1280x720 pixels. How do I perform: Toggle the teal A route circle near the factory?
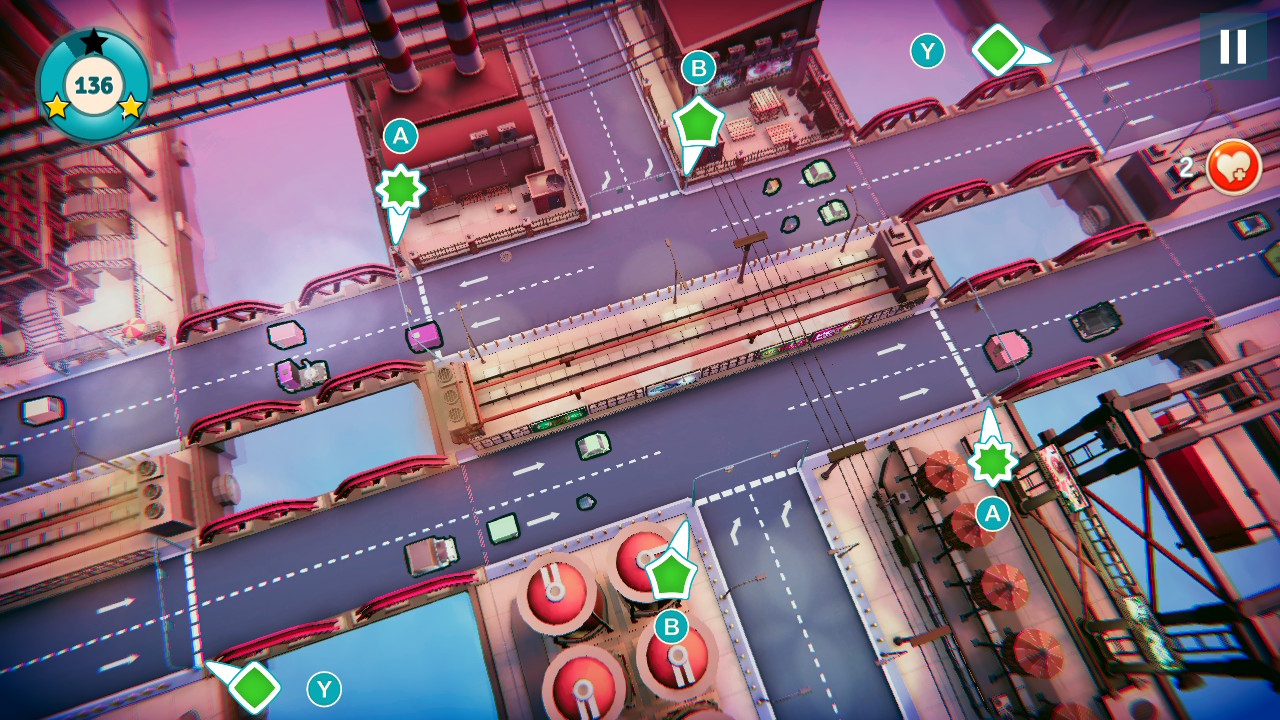(400, 136)
